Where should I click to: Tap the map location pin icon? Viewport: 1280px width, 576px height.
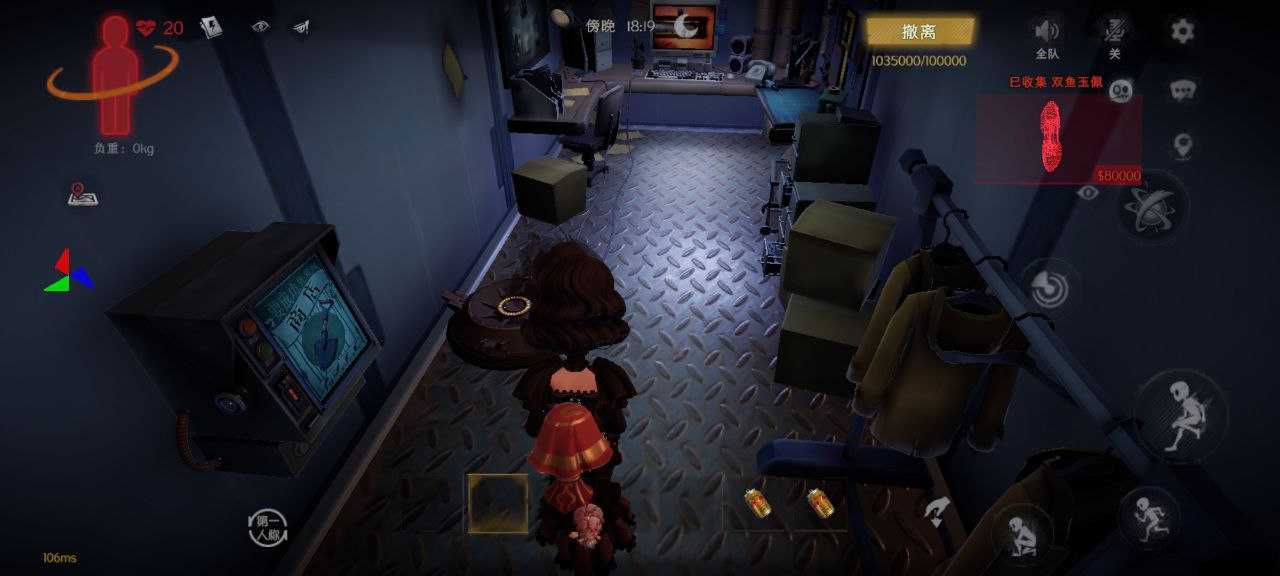[1183, 147]
